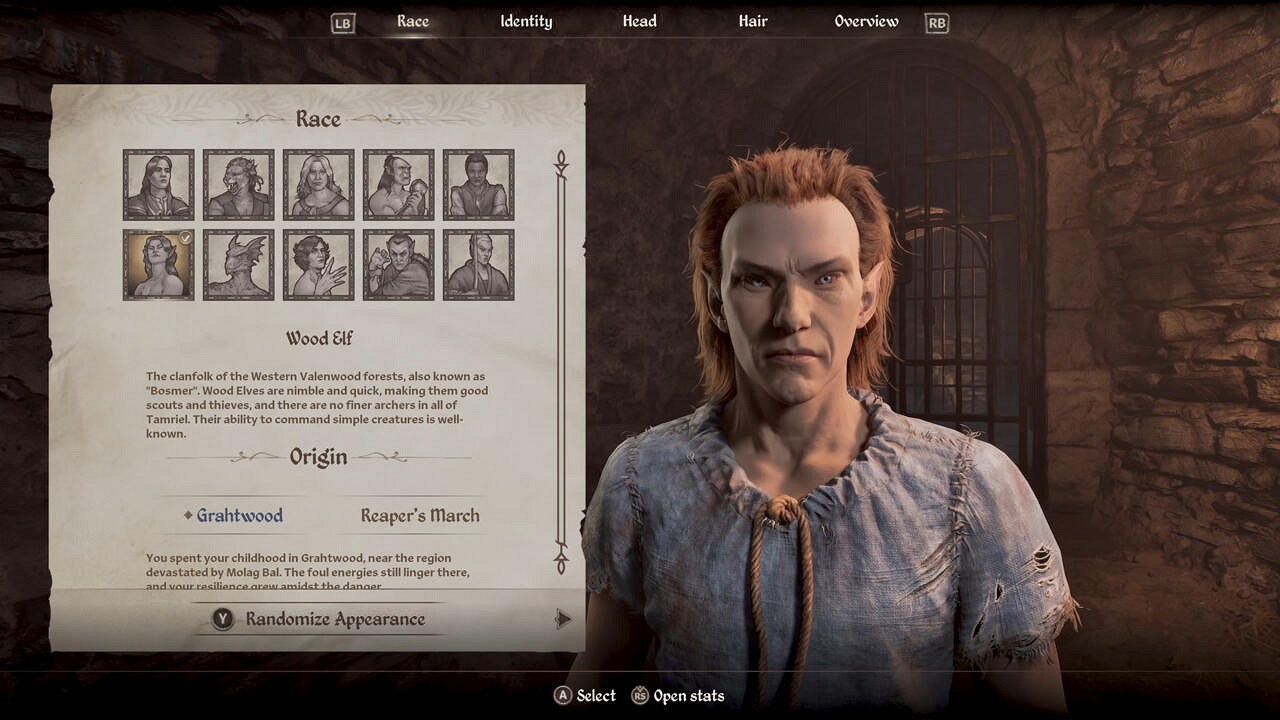1280x720 pixels.
Task: Select the Reaper's March origin
Action: (420, 516)
